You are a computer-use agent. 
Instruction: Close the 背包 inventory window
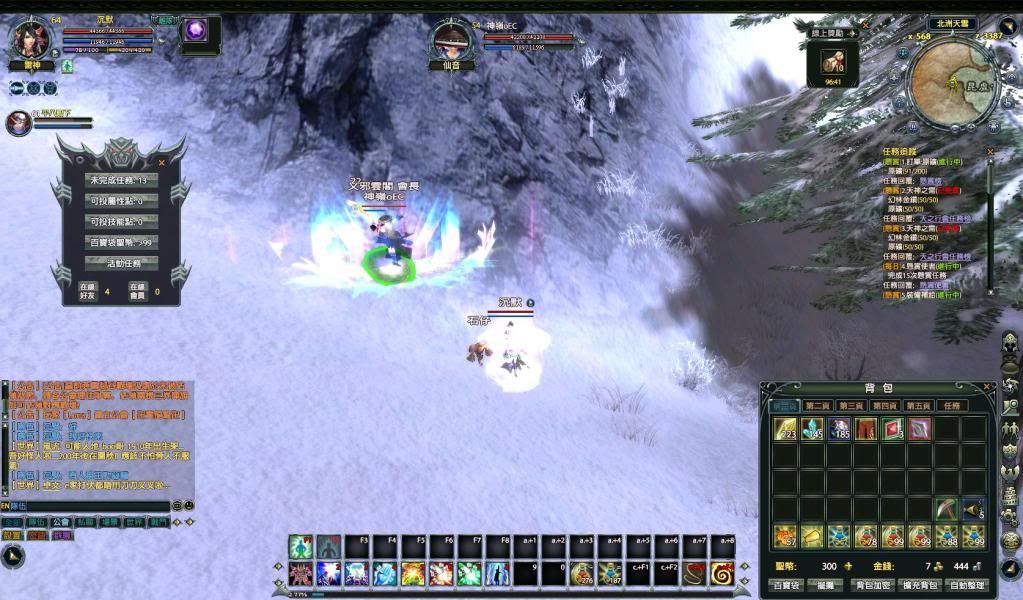point(985,388)
